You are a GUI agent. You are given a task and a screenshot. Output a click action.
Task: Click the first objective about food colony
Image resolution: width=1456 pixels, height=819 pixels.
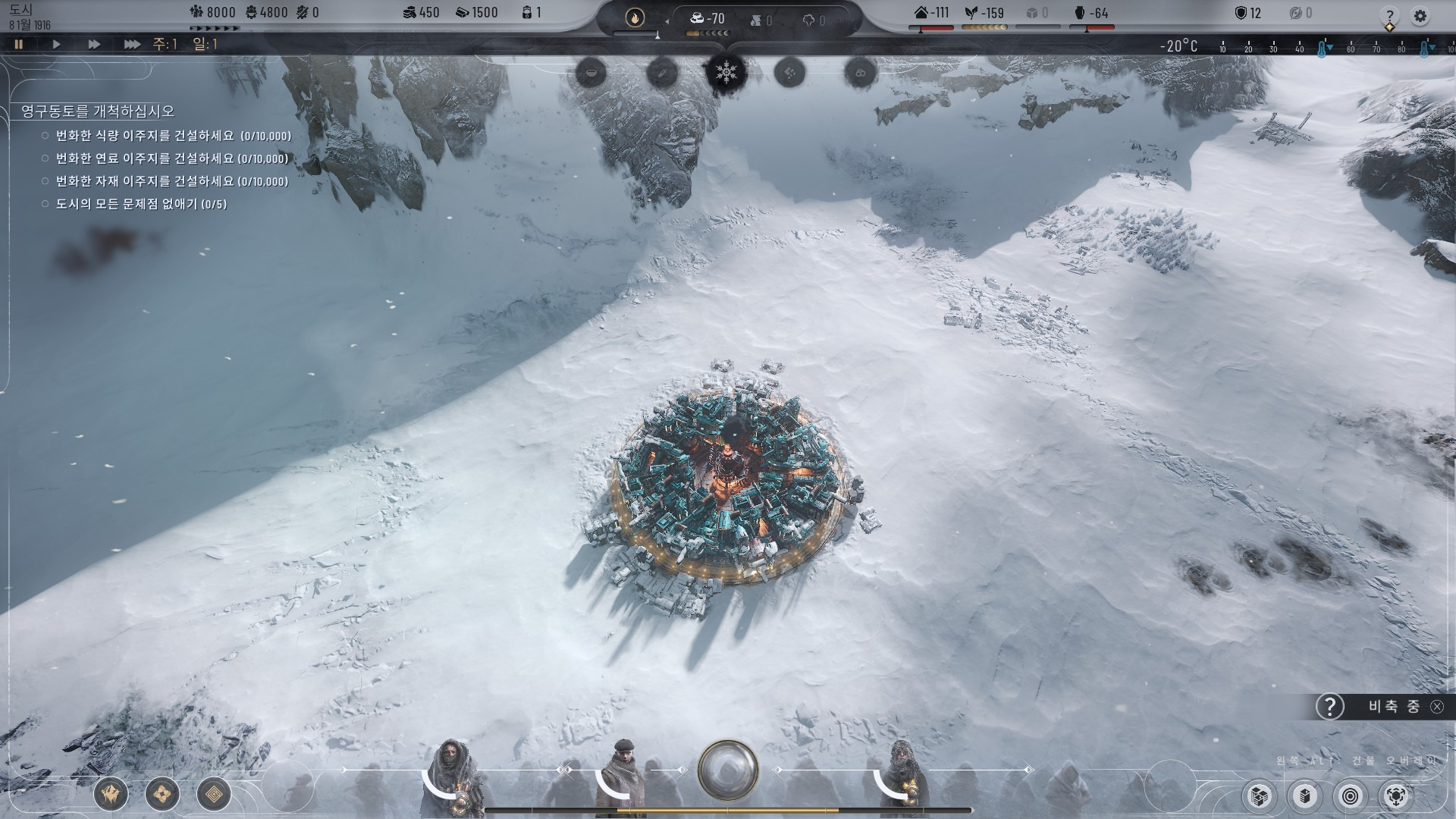point(173,136)
